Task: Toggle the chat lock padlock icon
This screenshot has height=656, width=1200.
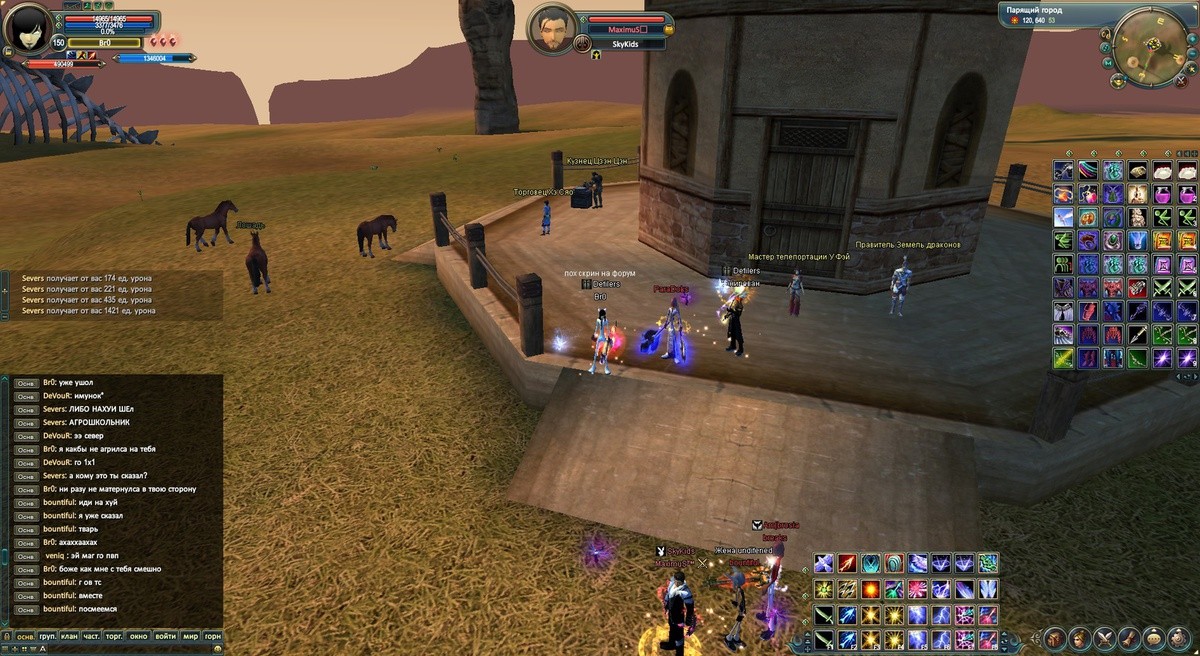Action: pos(5,636)
